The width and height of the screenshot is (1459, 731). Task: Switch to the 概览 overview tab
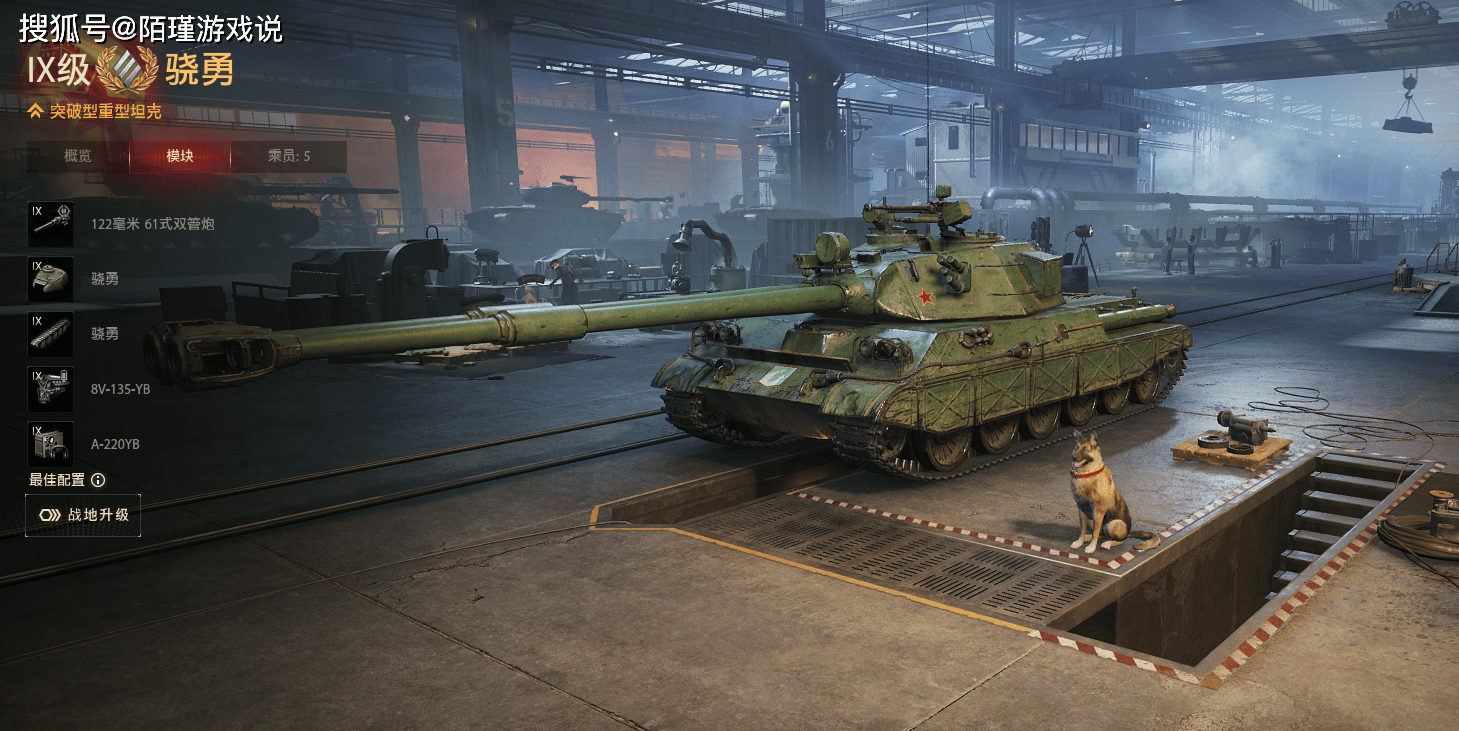coord(78,156)
